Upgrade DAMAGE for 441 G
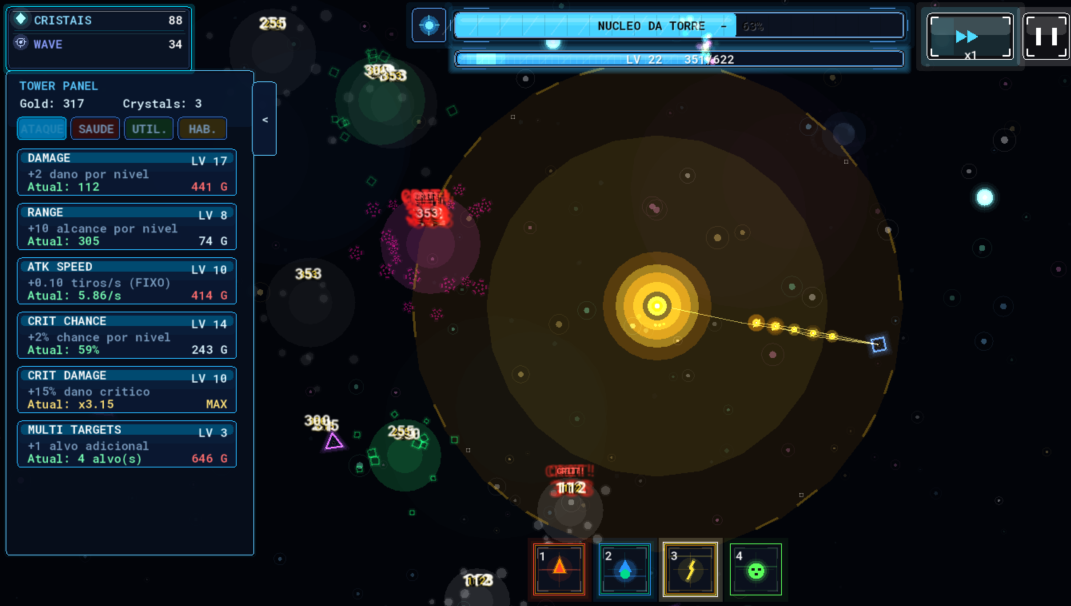This screenshot has height=606, width=1071. point(127,173)
